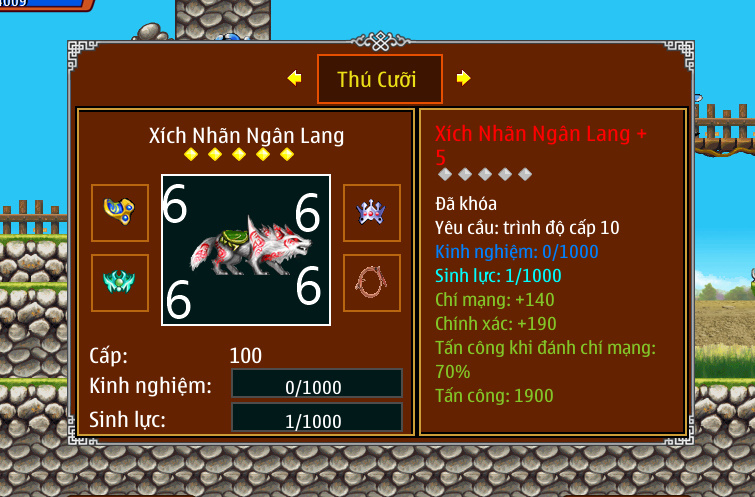
Task: Select the Thú Cưỡi tab title
Action: (x=379, y=79)
